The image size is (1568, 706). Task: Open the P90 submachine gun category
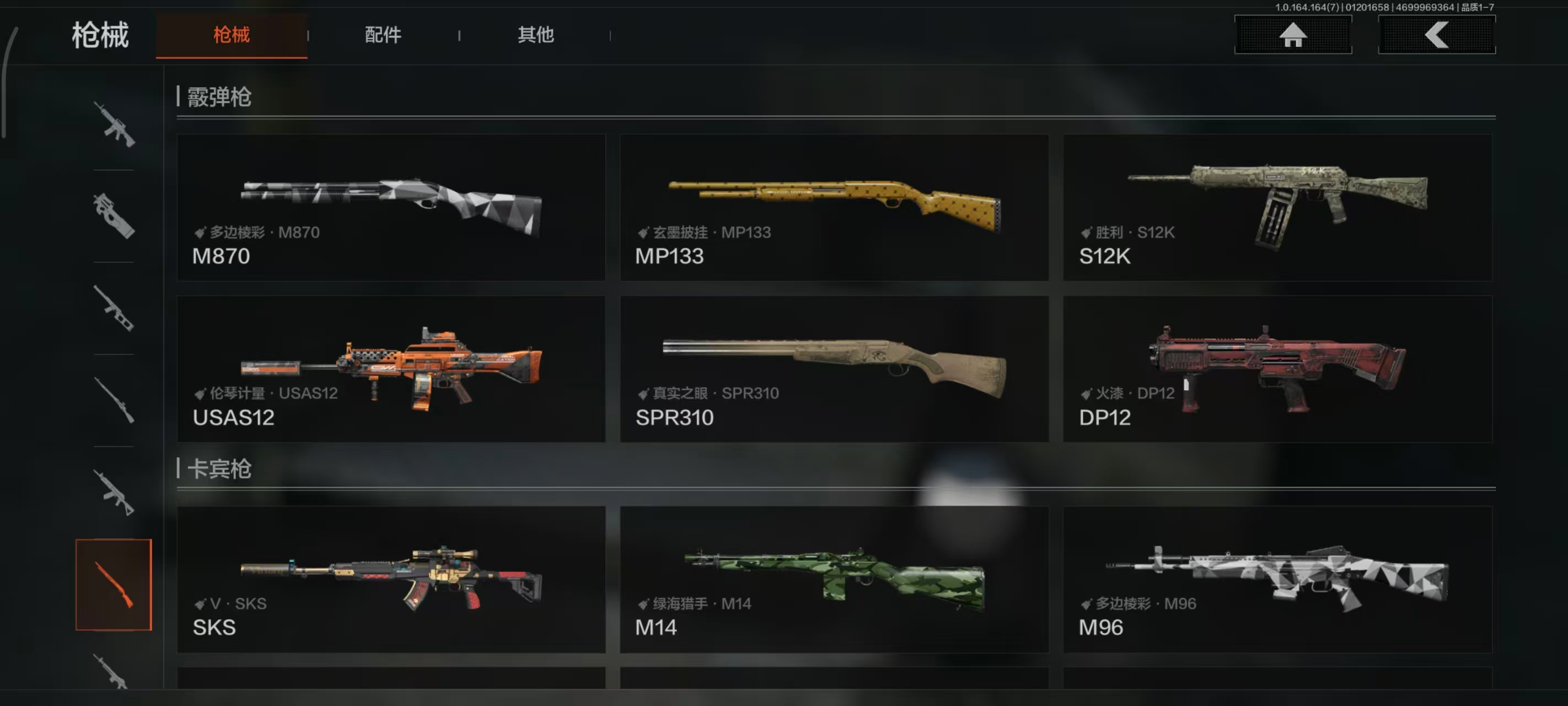(114, 216)
